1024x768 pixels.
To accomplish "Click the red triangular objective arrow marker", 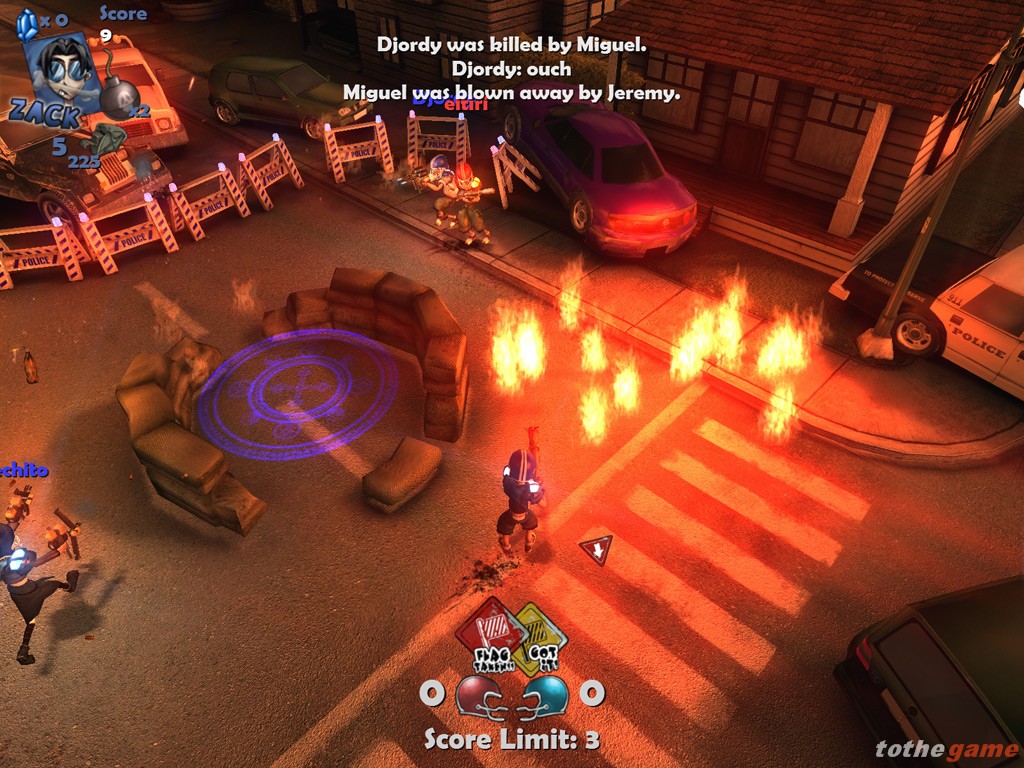I will (596, 549).
